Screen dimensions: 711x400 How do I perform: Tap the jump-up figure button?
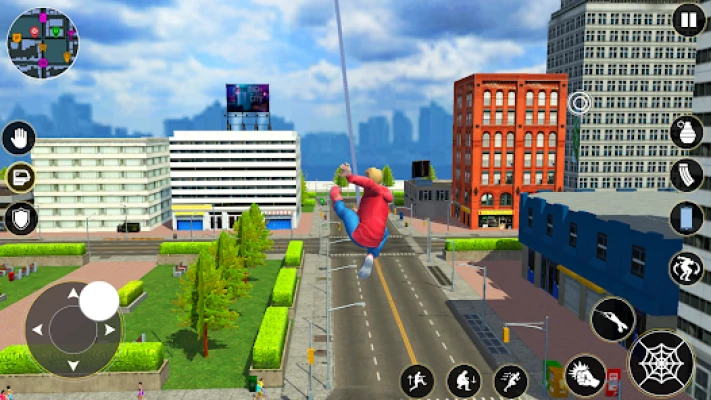tap(418, 380)
